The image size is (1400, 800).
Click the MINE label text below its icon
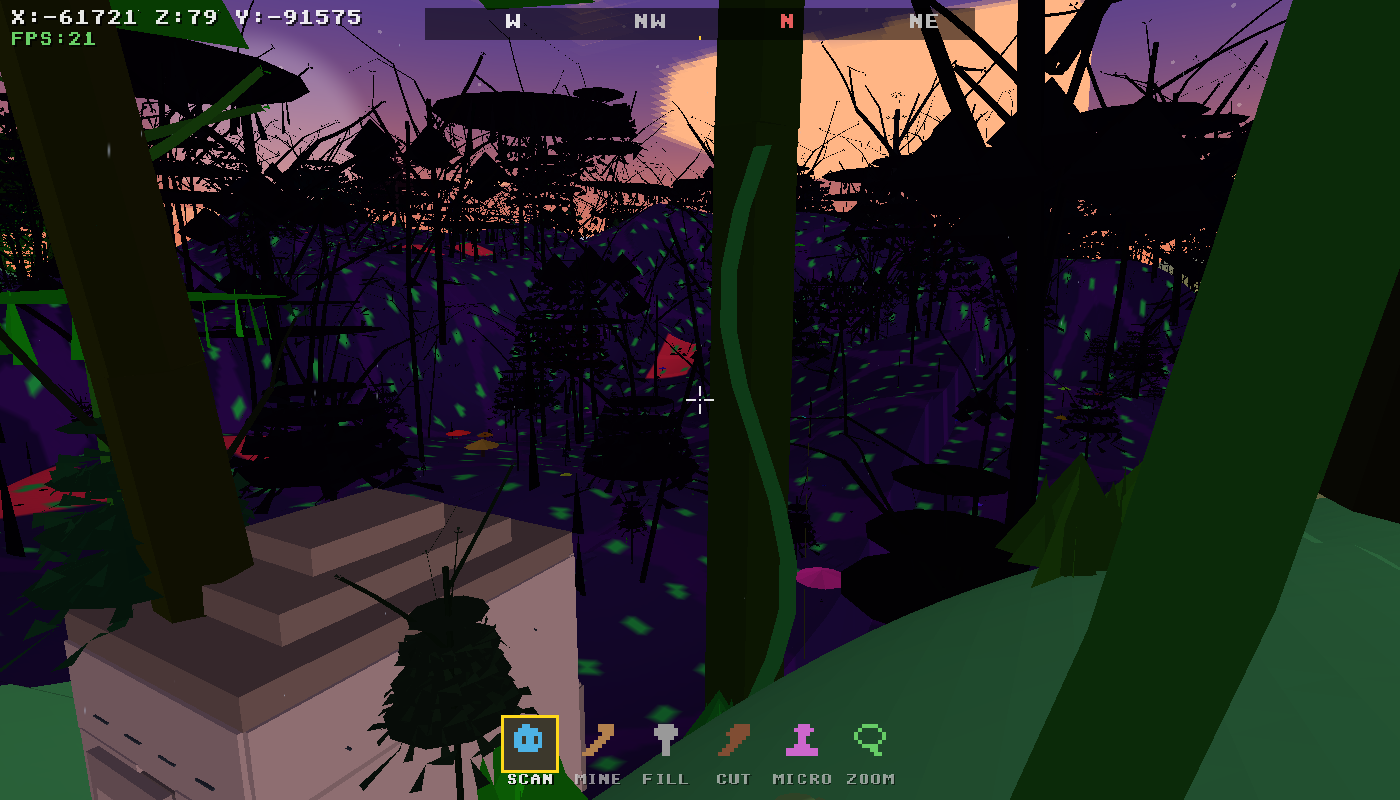597,778
